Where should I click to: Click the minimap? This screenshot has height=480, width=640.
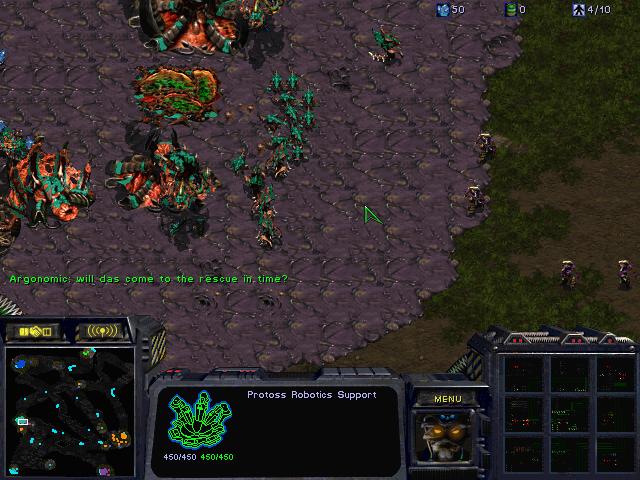click(x=71, y=410)
